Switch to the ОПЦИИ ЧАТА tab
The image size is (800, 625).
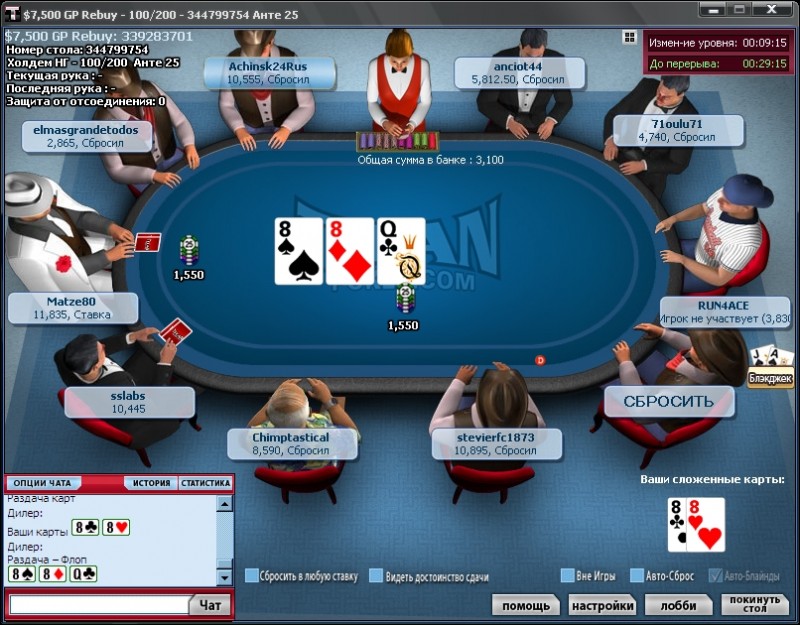[x=42, y=483]
